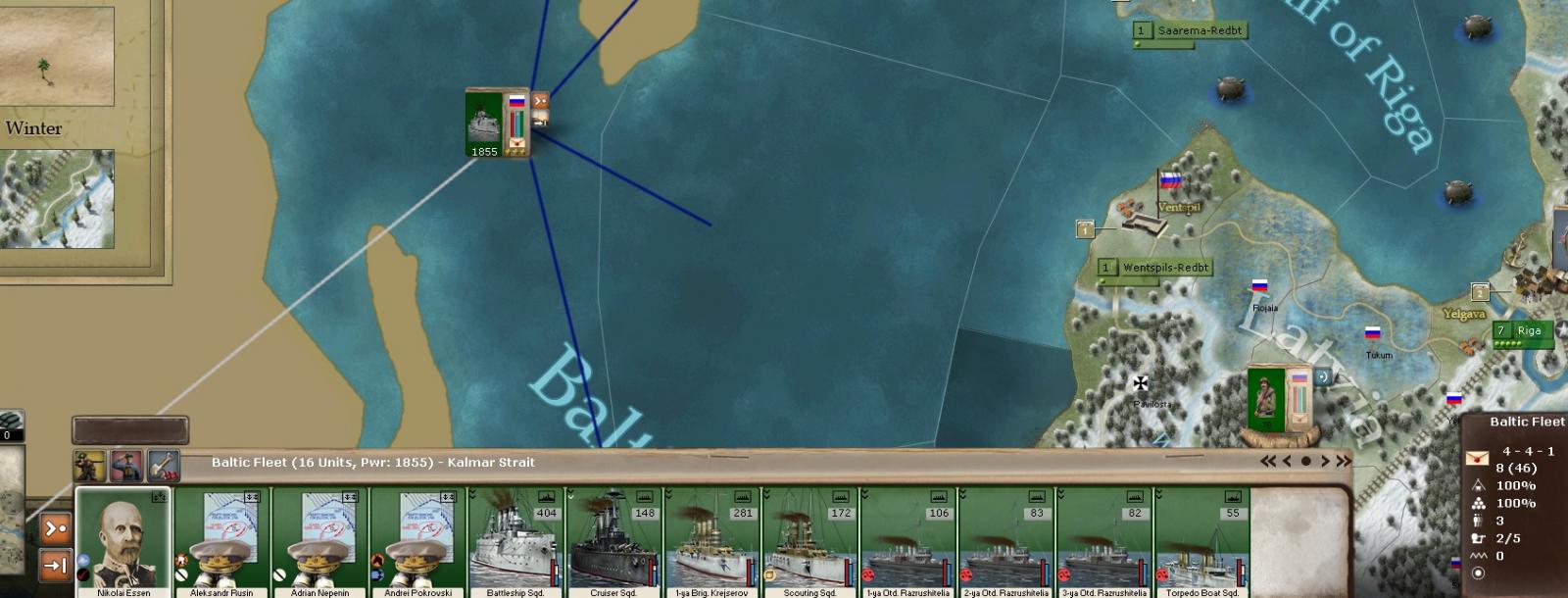This screenshot has width=1568, height=598.
Task: Click the orange arrow-and-dot button beside the unit panel
Action: coord(56,529)
